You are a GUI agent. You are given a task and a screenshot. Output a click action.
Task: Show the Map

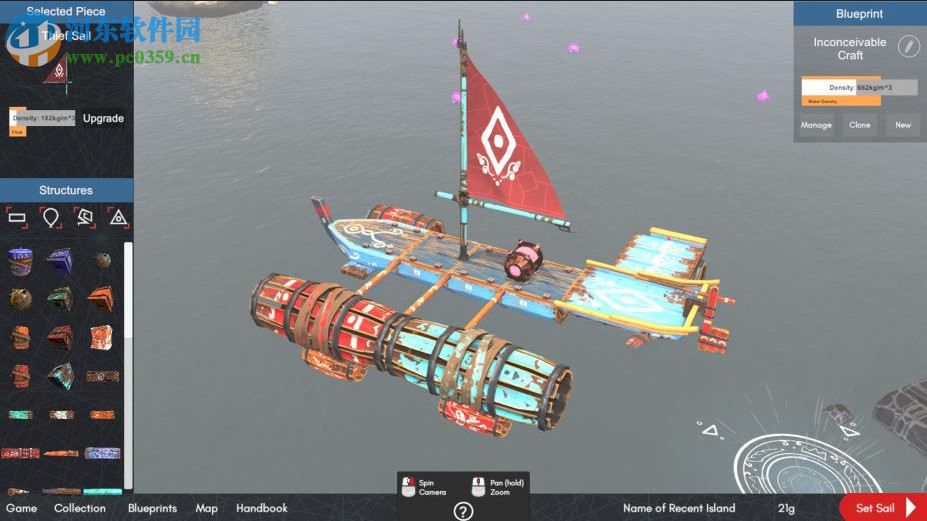[207, 508]
